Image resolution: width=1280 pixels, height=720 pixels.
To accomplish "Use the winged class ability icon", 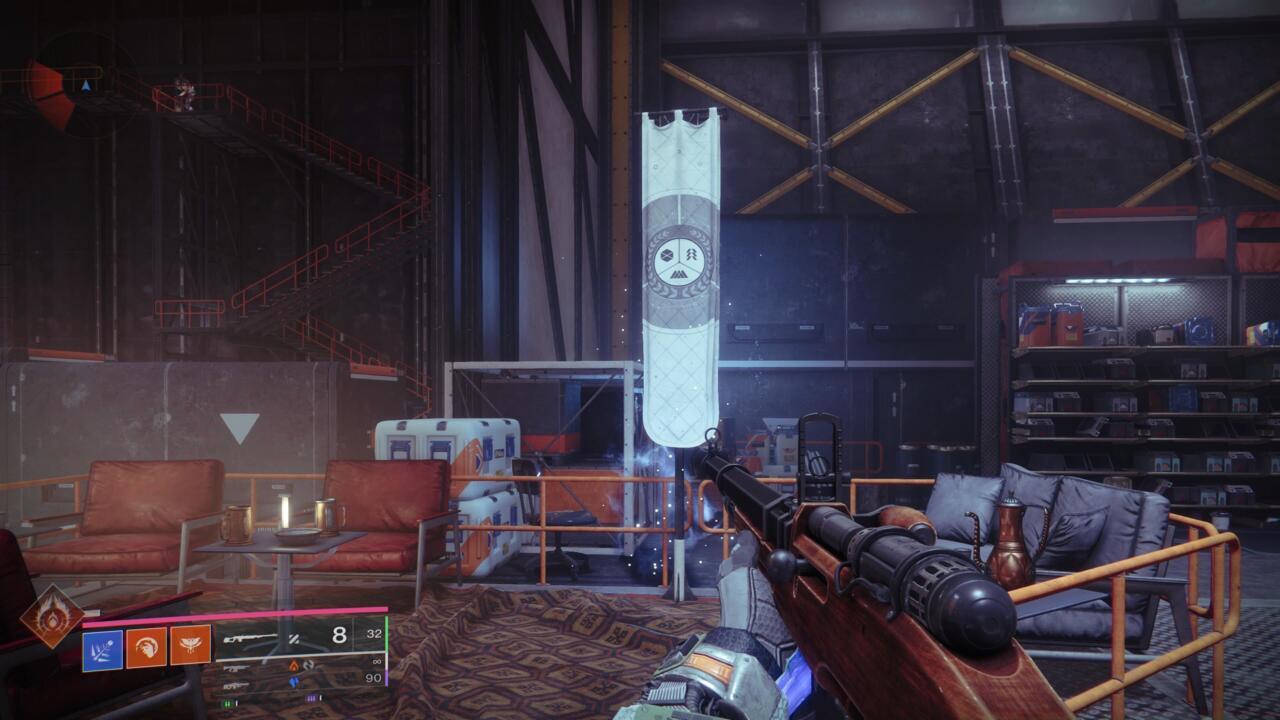I will tap(190, 646).
